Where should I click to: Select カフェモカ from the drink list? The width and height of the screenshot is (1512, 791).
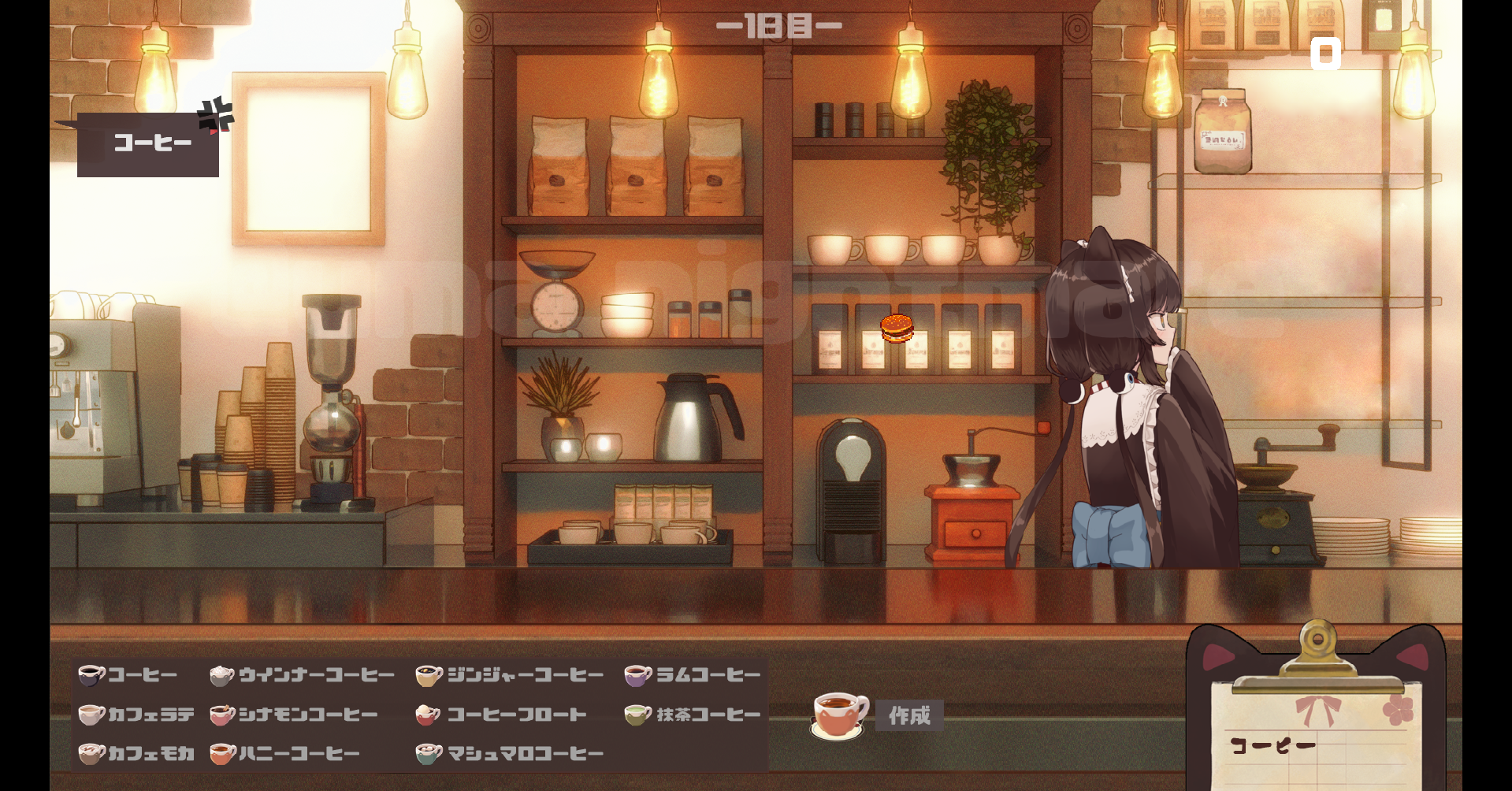pyautogui.click(x=137, y=754)
